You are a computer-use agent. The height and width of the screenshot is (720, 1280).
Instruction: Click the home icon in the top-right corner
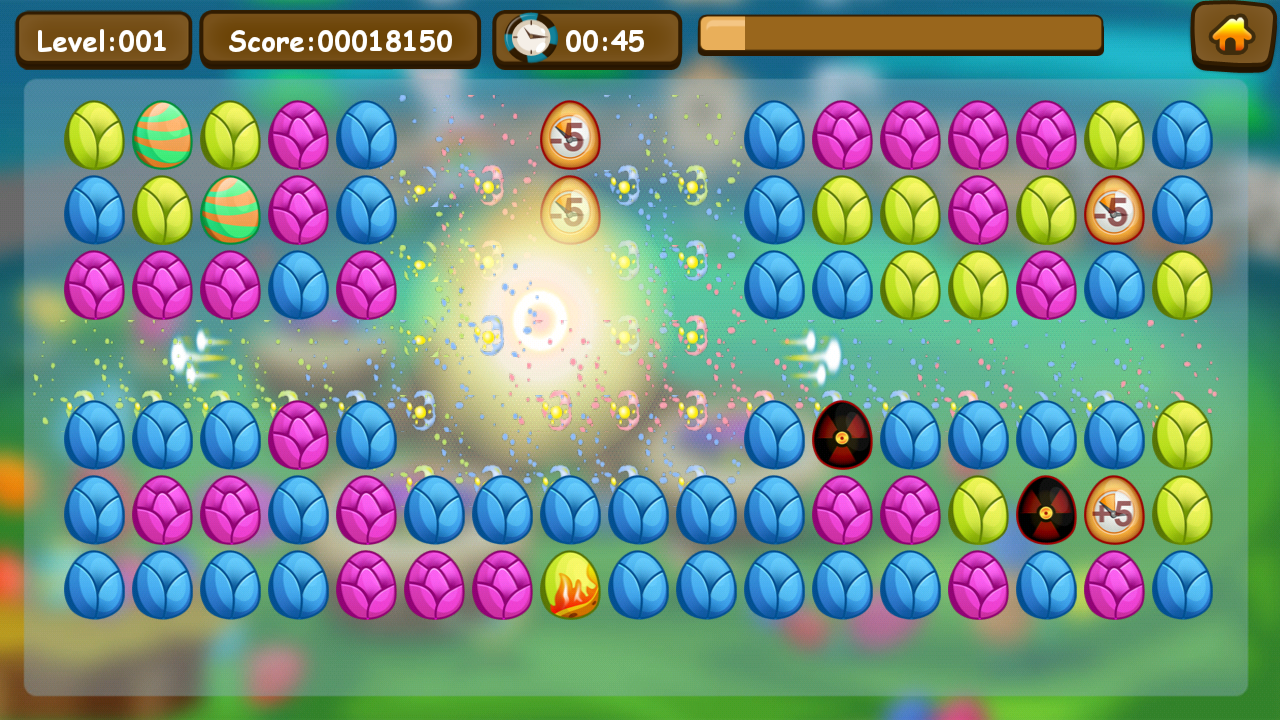1232,37
